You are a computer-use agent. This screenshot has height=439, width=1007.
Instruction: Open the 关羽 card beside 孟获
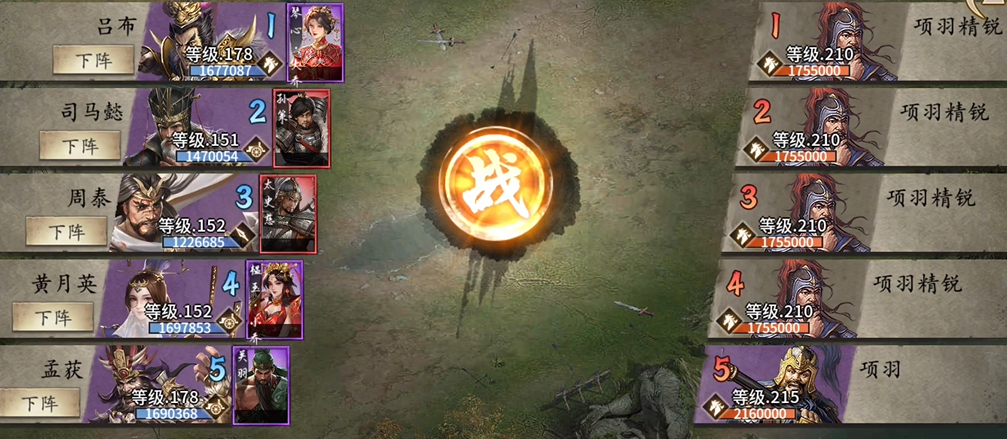(261, 385)
